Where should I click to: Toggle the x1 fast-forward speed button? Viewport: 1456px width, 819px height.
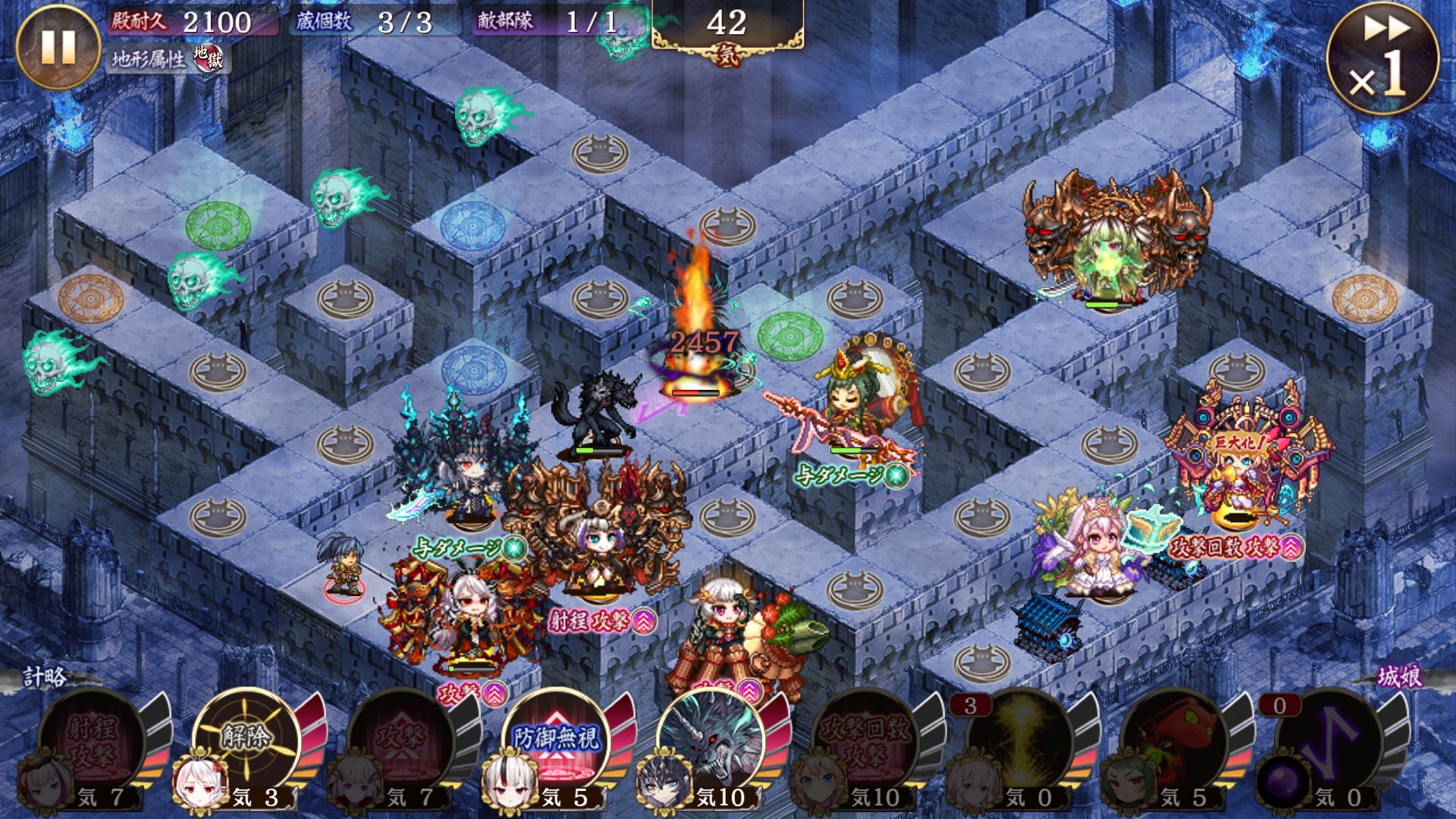pos(1382,58)
